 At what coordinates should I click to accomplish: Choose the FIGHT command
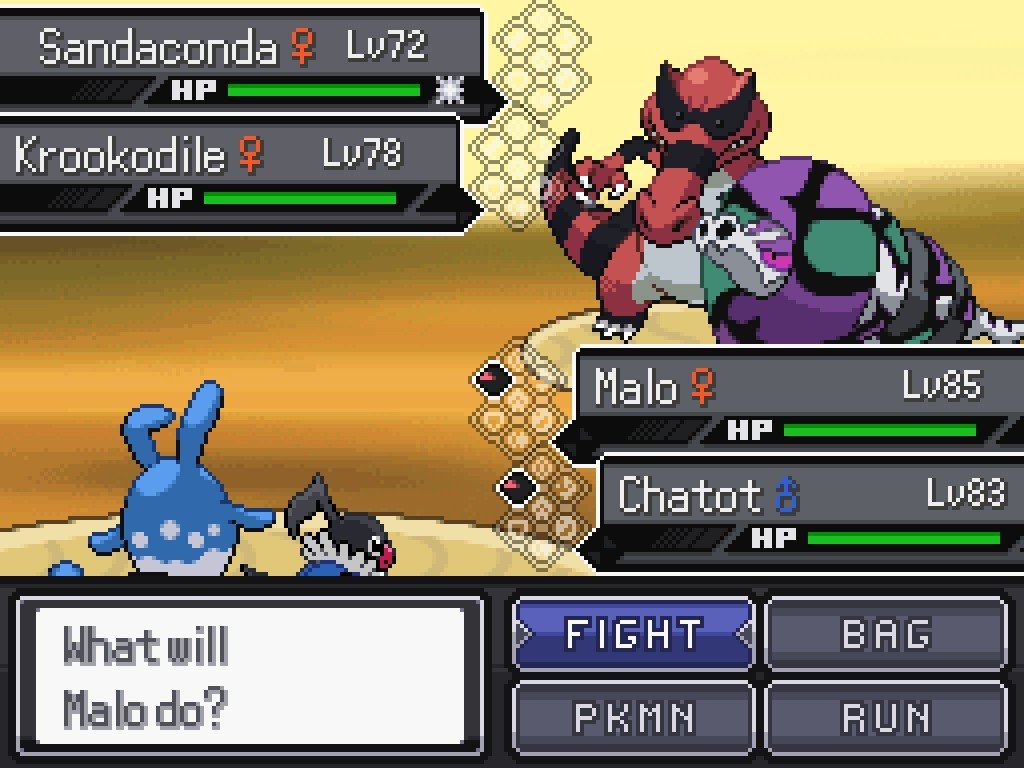point(633,634)
